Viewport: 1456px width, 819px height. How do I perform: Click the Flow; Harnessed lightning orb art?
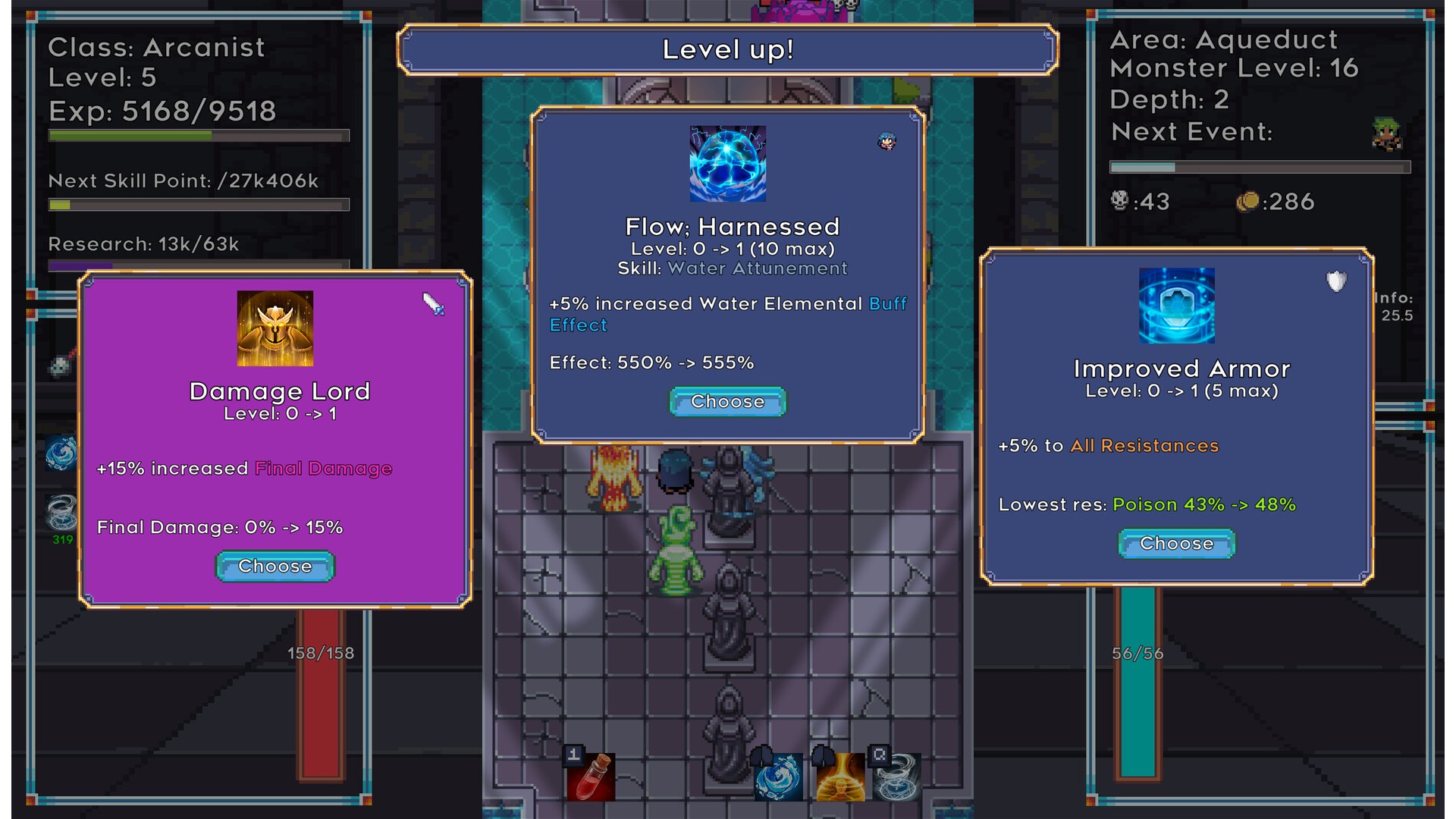727,164
